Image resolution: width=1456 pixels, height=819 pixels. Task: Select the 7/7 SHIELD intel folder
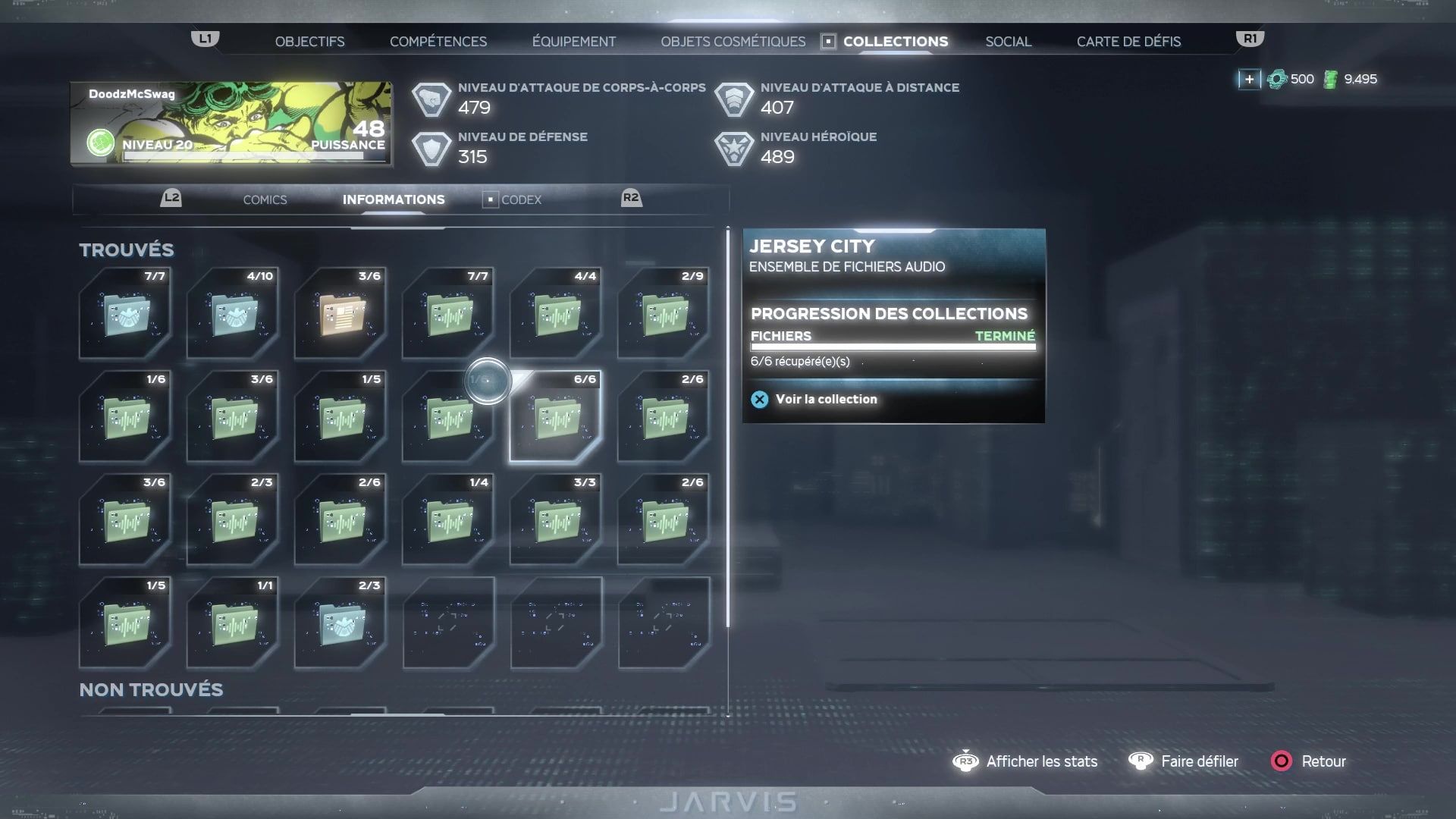(x=126, y=315)
